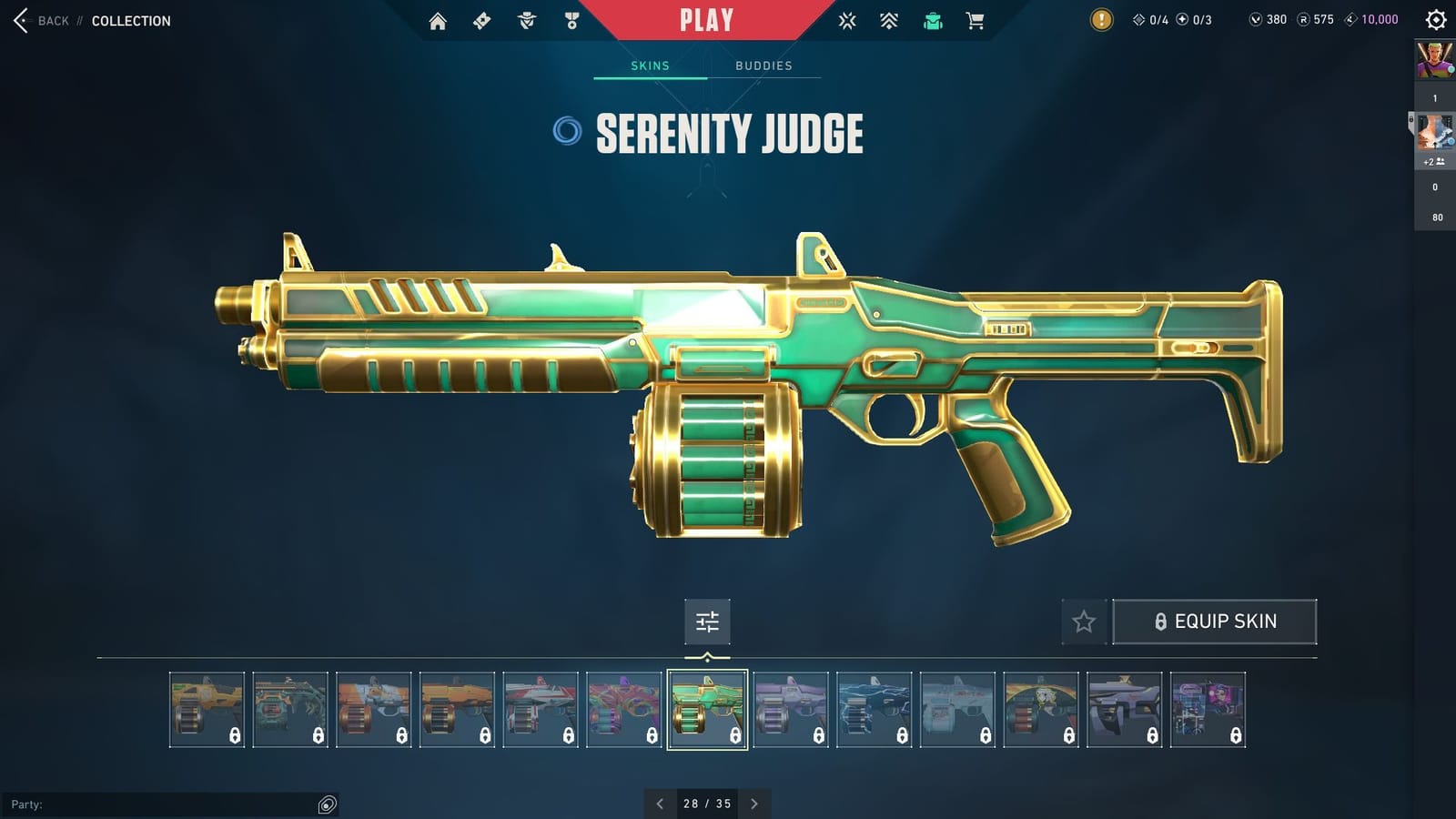Viewport: 1456px width, 819px height.
Task: Open the Store shopping cart icon
Action: click(x=976, y=20)
